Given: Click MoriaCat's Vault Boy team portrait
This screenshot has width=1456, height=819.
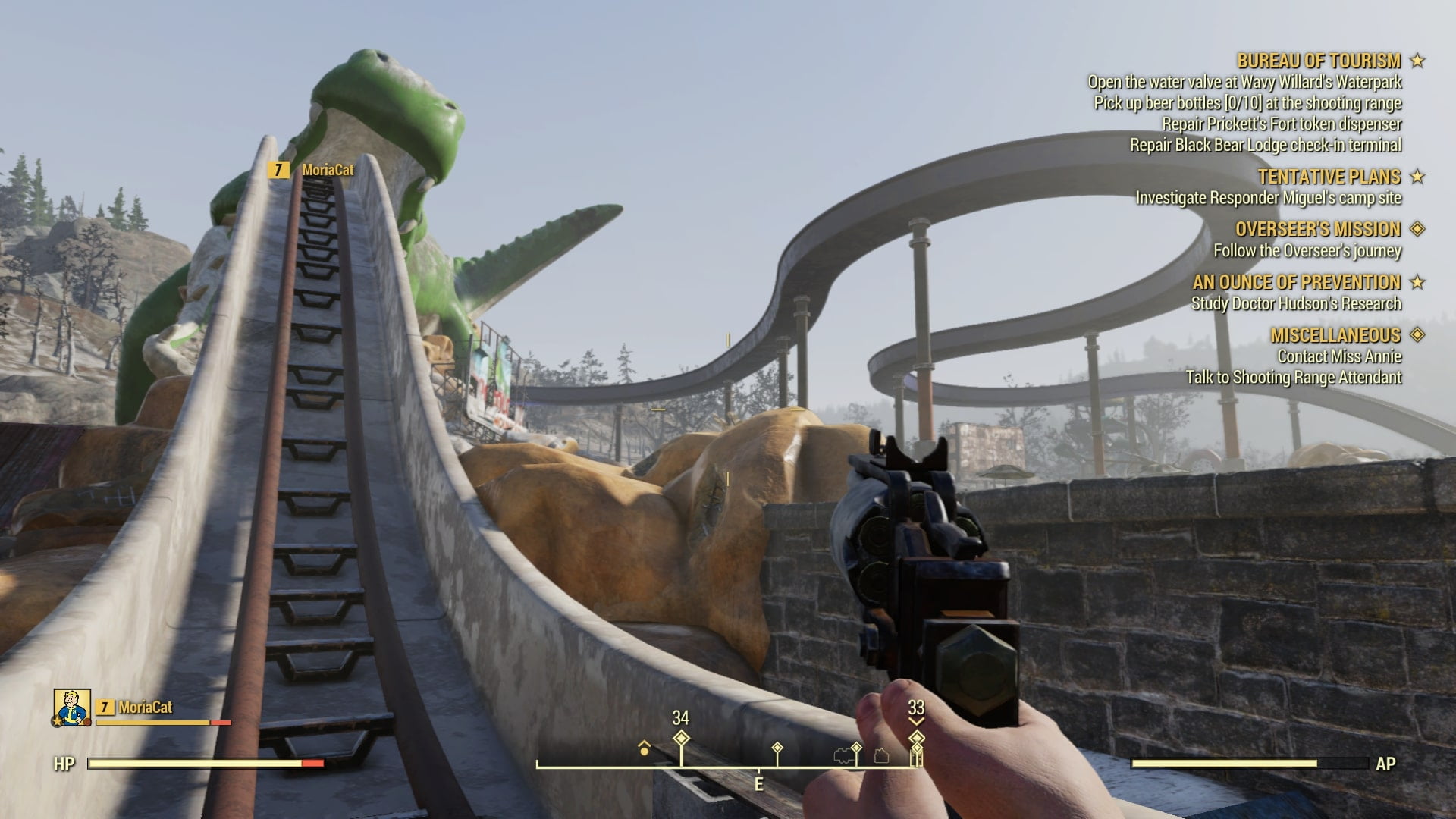Looking at the screenshot, I should pyautogui.click(x=72, y=708).
